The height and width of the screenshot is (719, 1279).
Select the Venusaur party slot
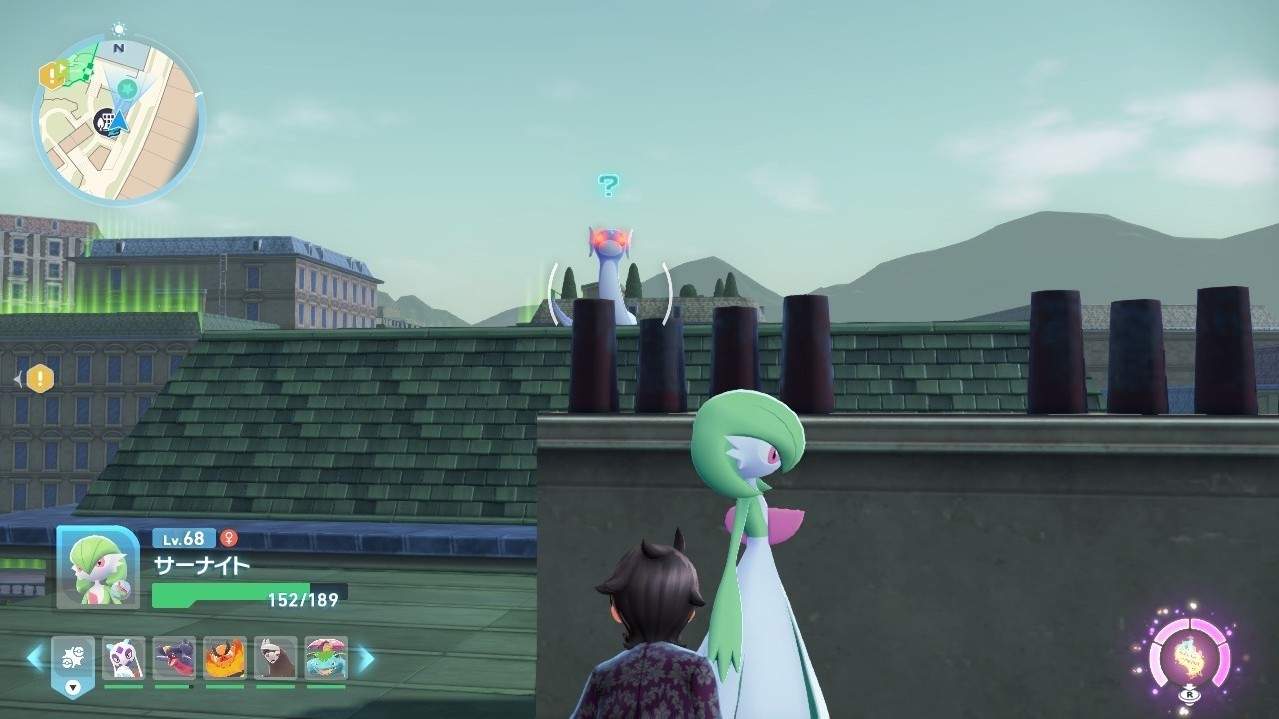[x=326, y=658]
